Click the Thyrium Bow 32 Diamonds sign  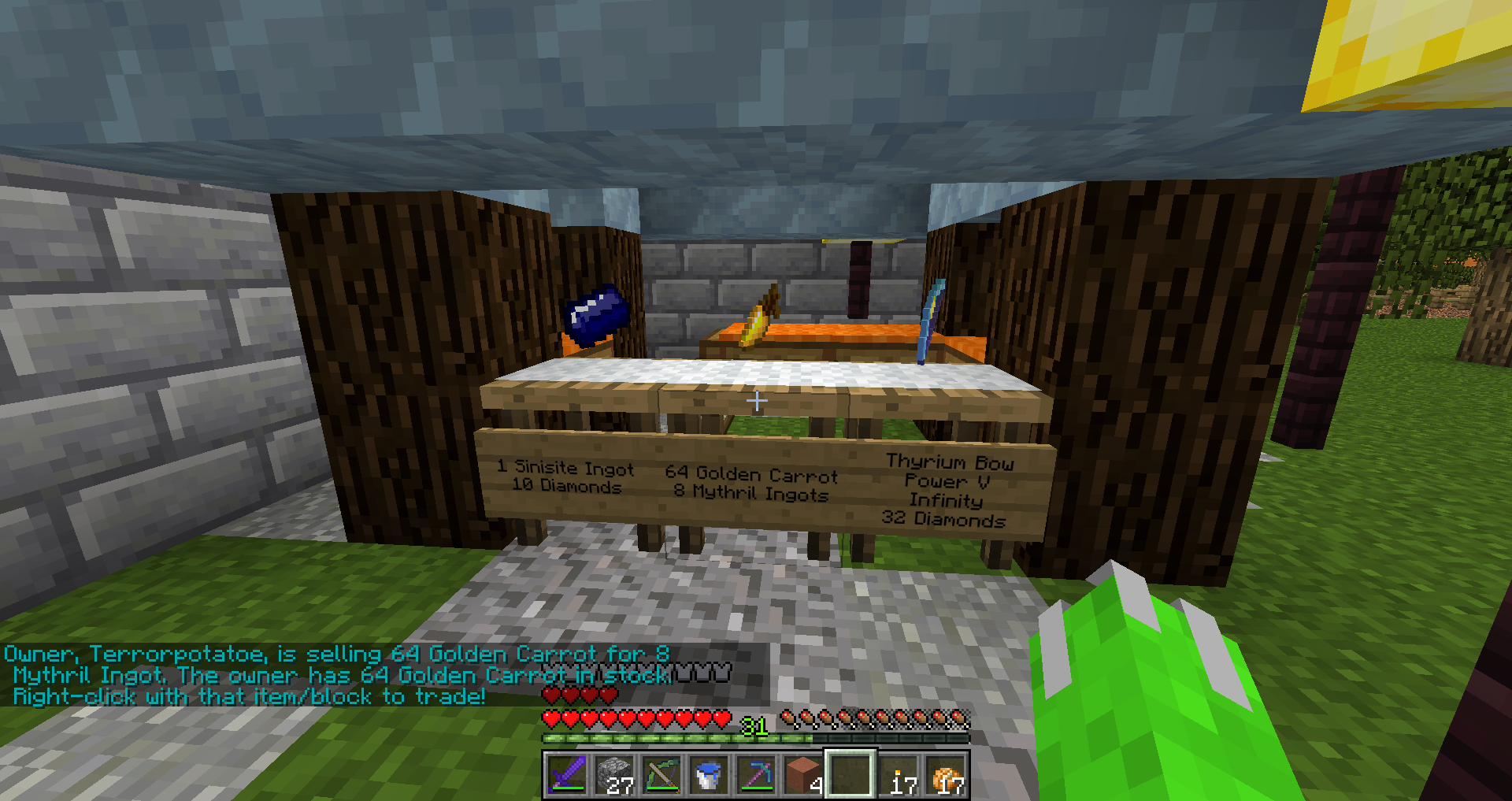click(947, 491)
